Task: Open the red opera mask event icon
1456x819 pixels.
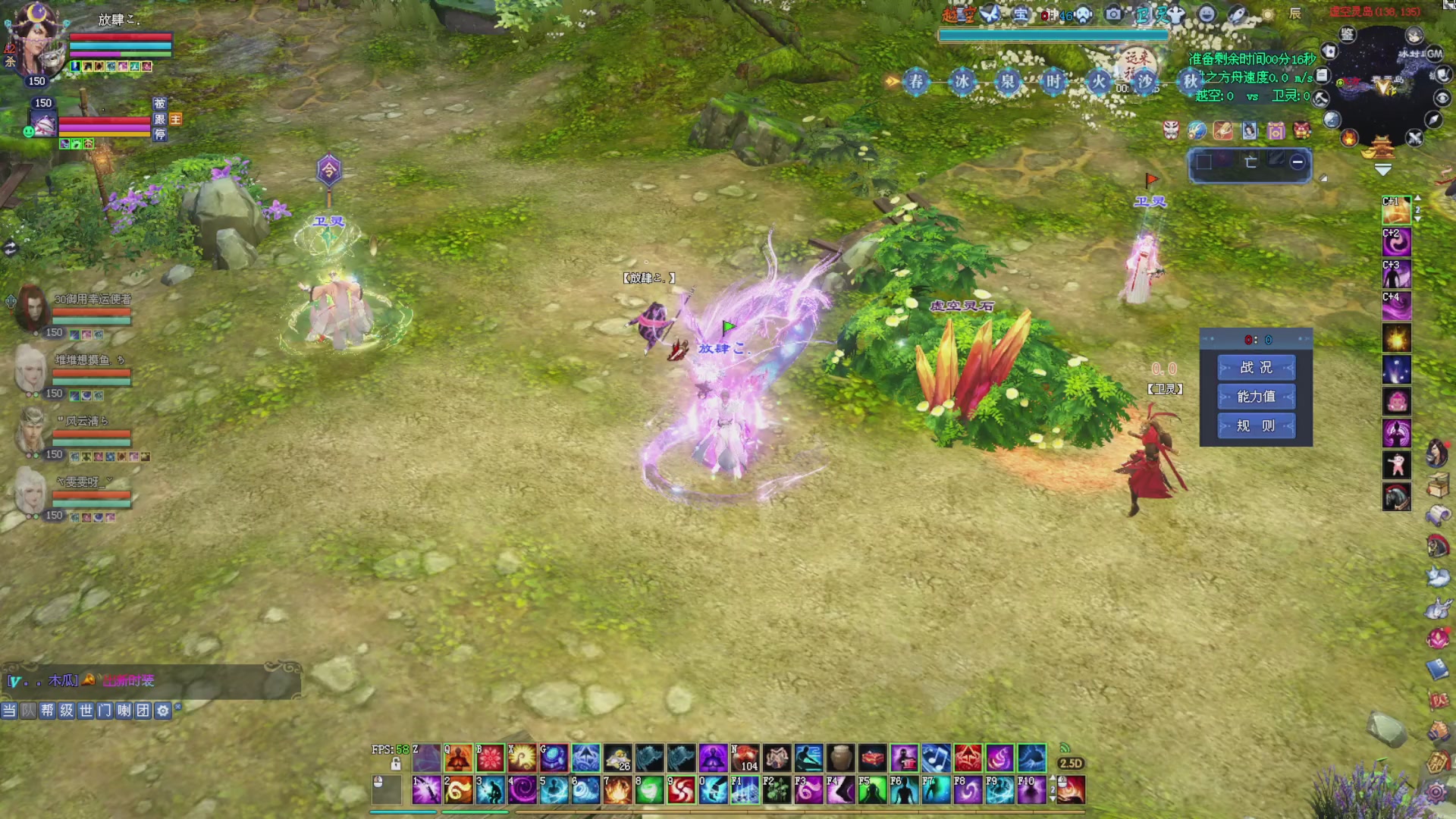Action: point(1171,130)
